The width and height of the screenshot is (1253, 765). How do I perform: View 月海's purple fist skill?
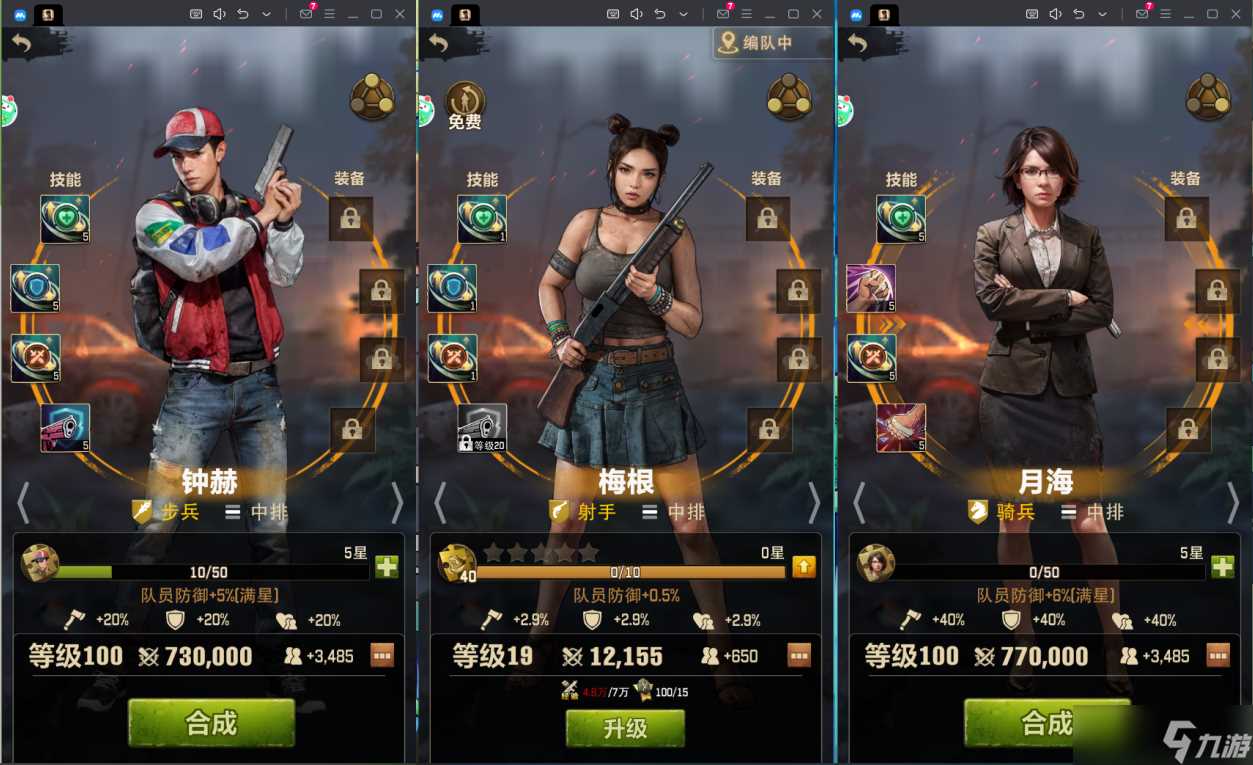coord(871,289)
